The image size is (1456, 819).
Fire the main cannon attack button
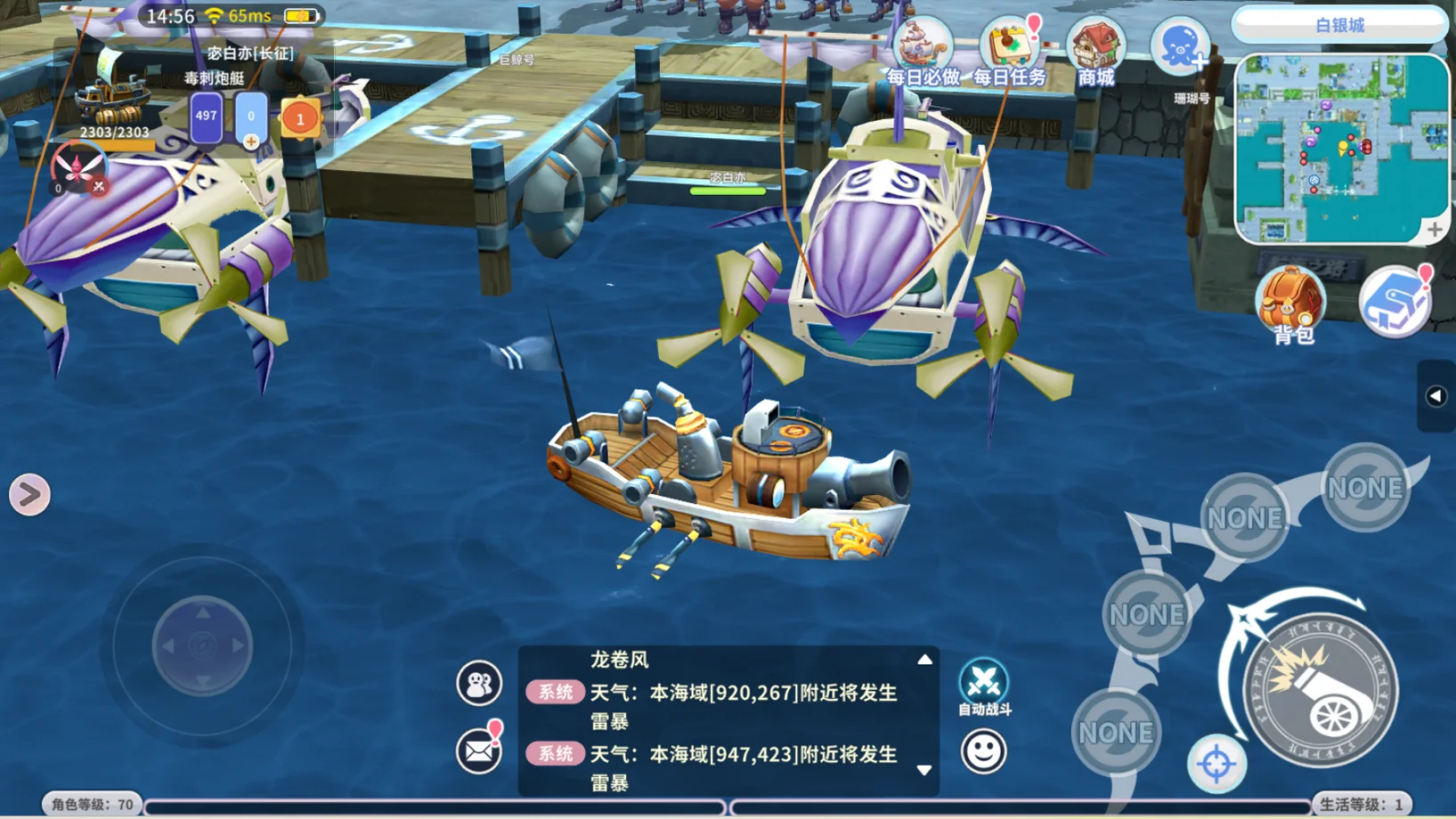[x=1320, y=691]
